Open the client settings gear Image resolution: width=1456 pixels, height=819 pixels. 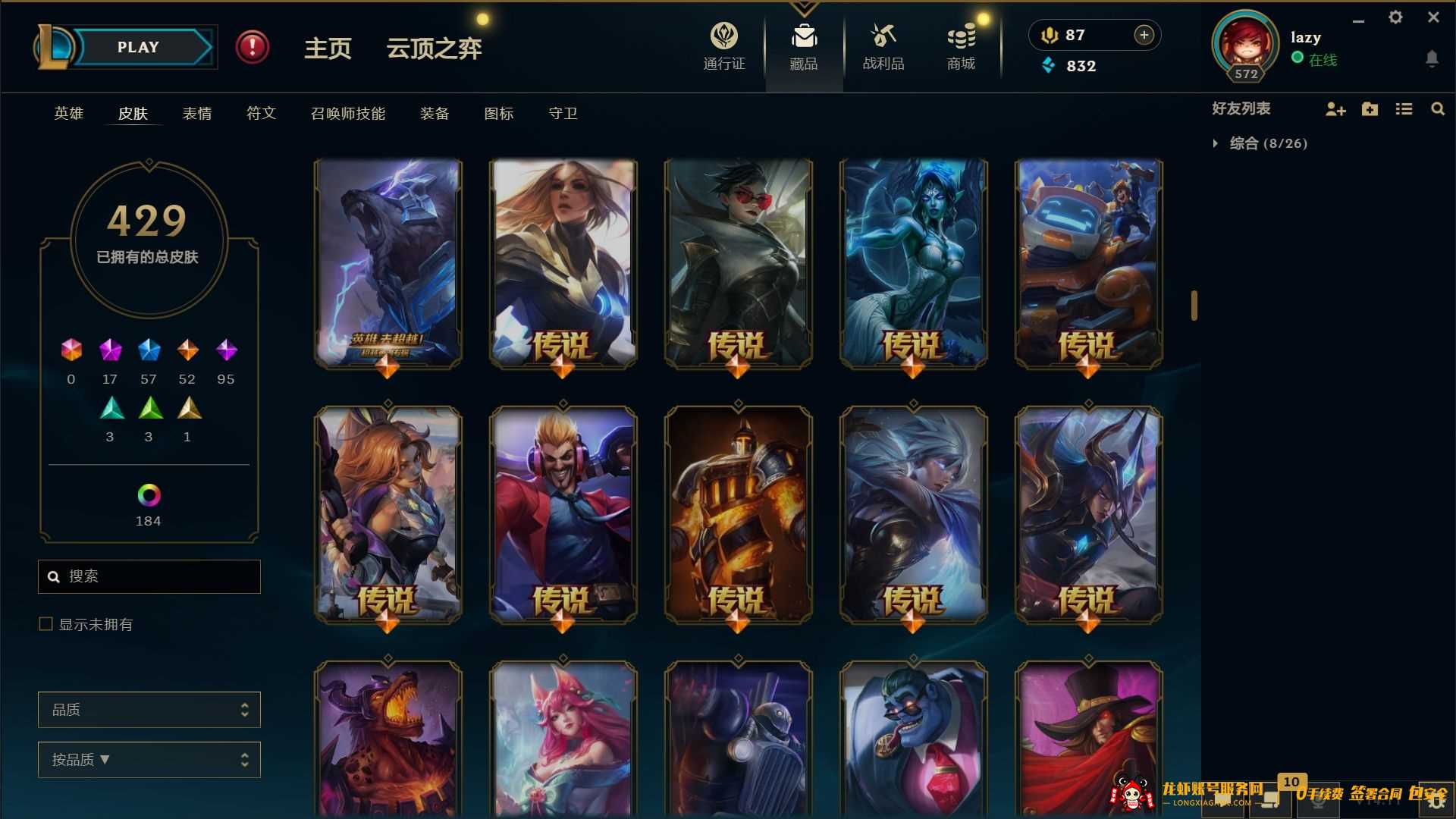tap(1395, 17)
